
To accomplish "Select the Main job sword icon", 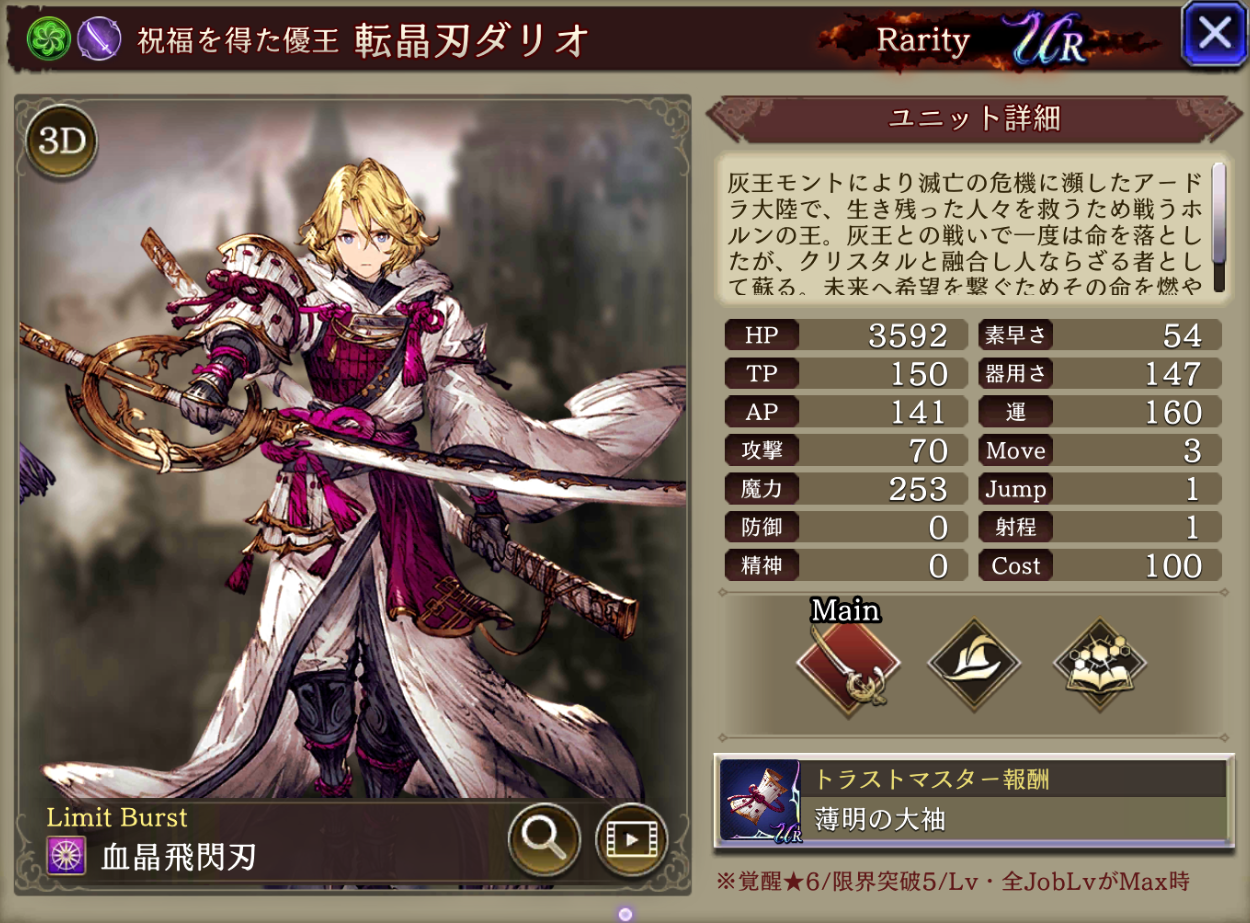I will (848, 664).
